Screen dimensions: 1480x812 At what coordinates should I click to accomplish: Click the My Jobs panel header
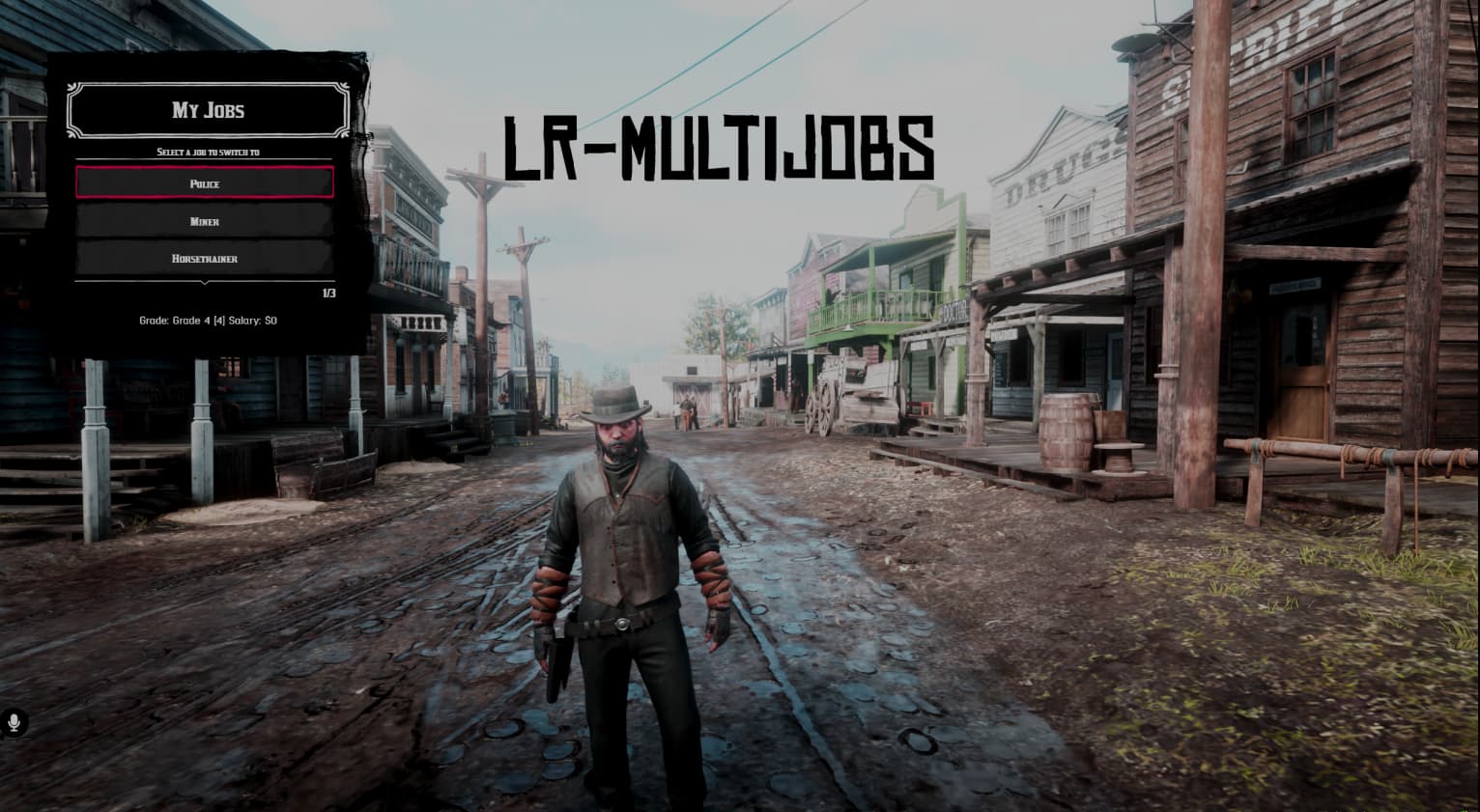click(206, 110)
